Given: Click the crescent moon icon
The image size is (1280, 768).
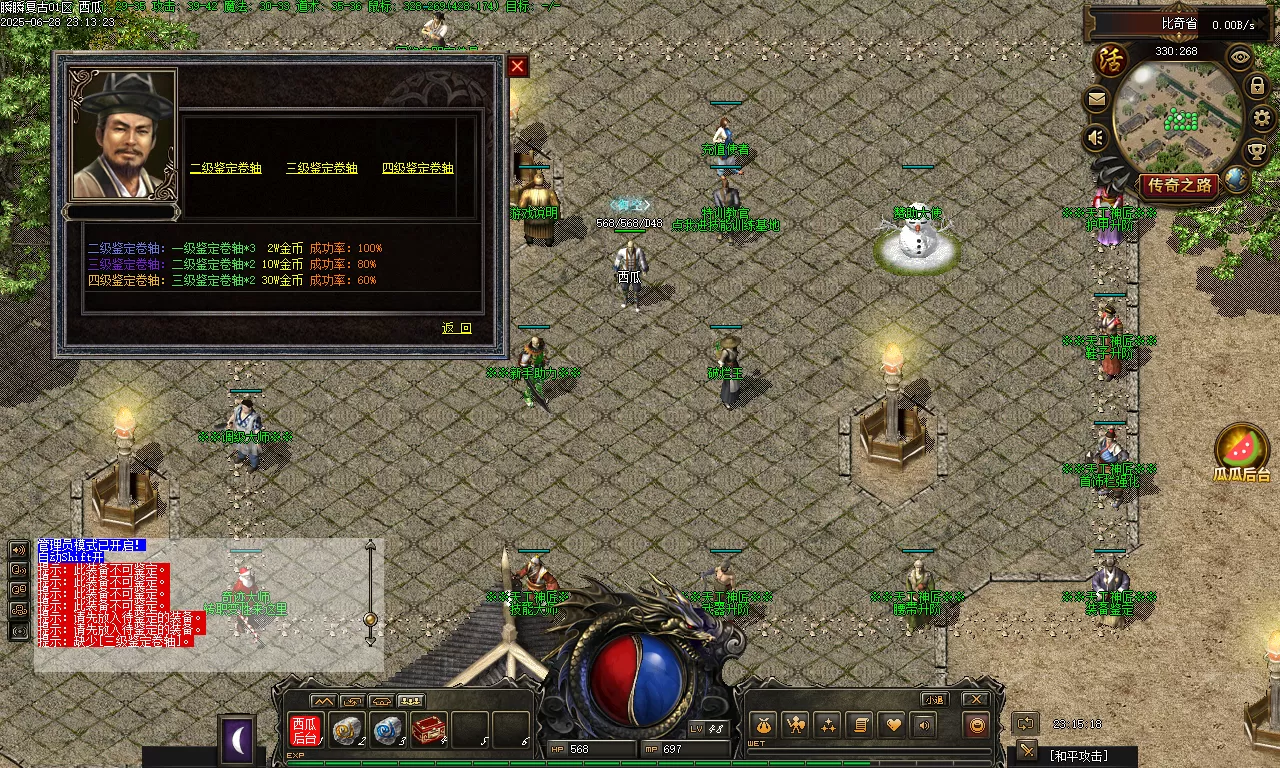Looking at the screenshot, I should (x=237, y=740).
